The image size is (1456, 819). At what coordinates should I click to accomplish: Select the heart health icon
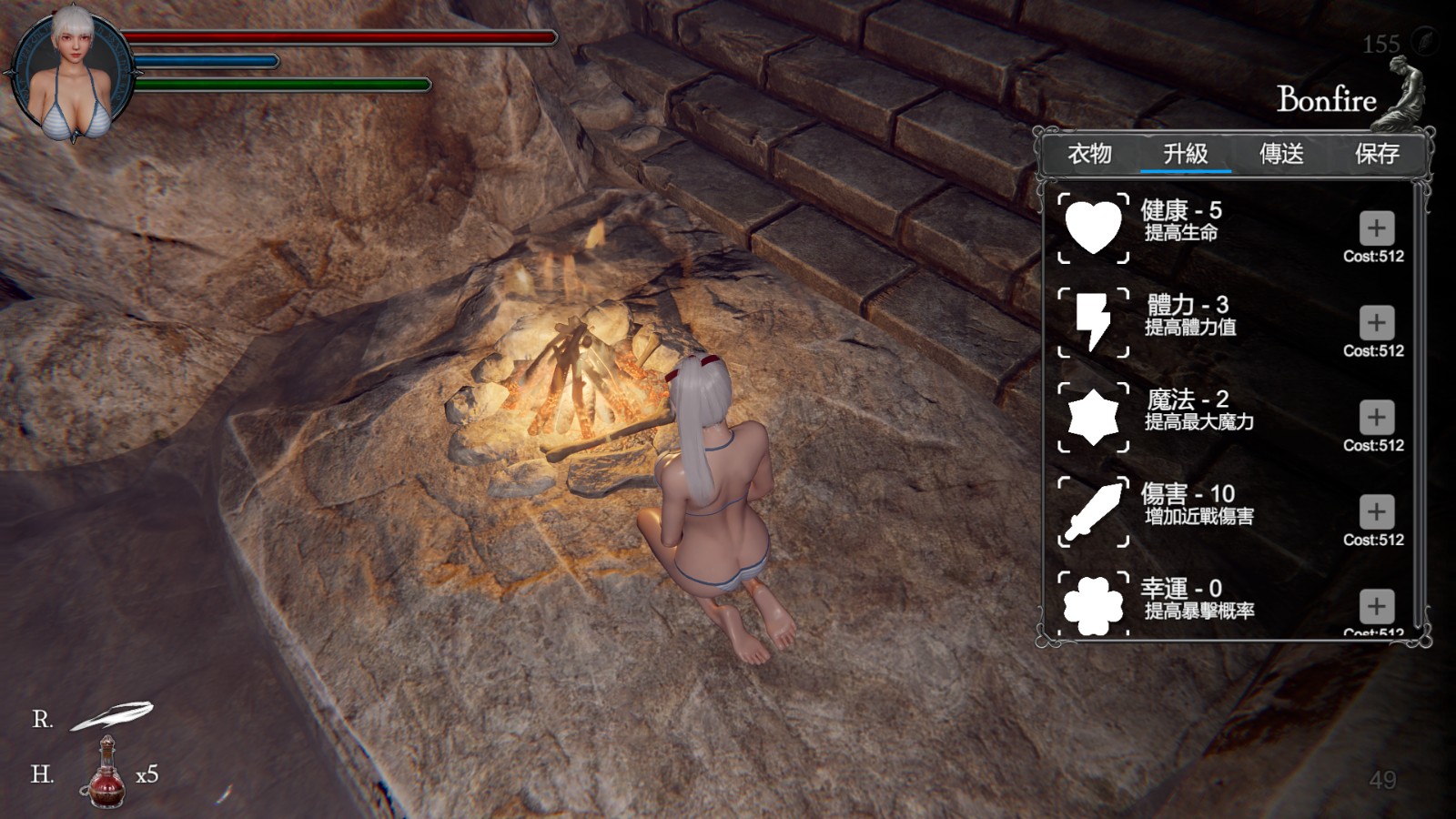point(1093,227)
